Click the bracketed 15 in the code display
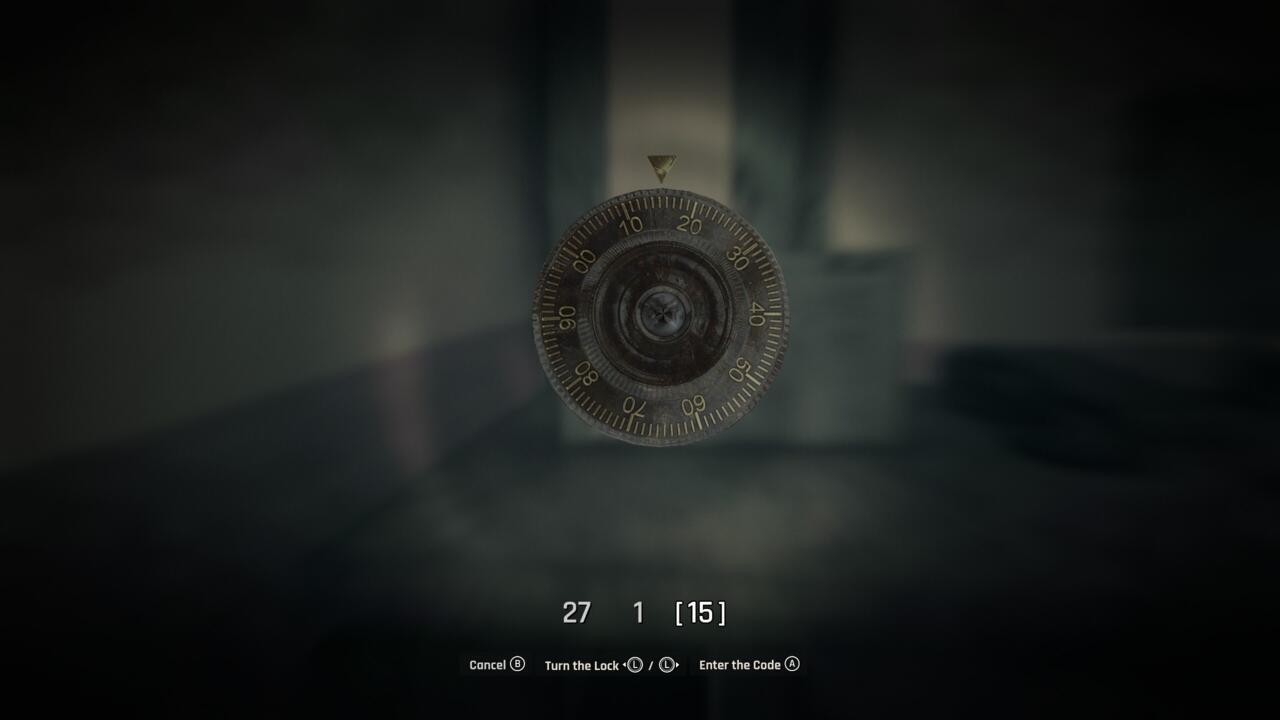The image size is (1280, 720). (x=700, y=614)
